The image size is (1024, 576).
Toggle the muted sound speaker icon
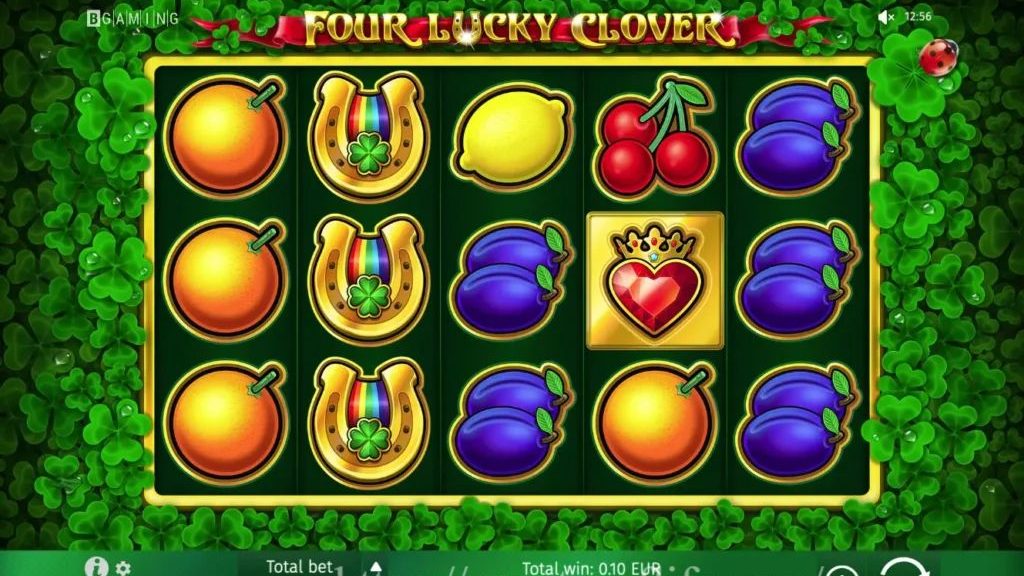[885, 17]
